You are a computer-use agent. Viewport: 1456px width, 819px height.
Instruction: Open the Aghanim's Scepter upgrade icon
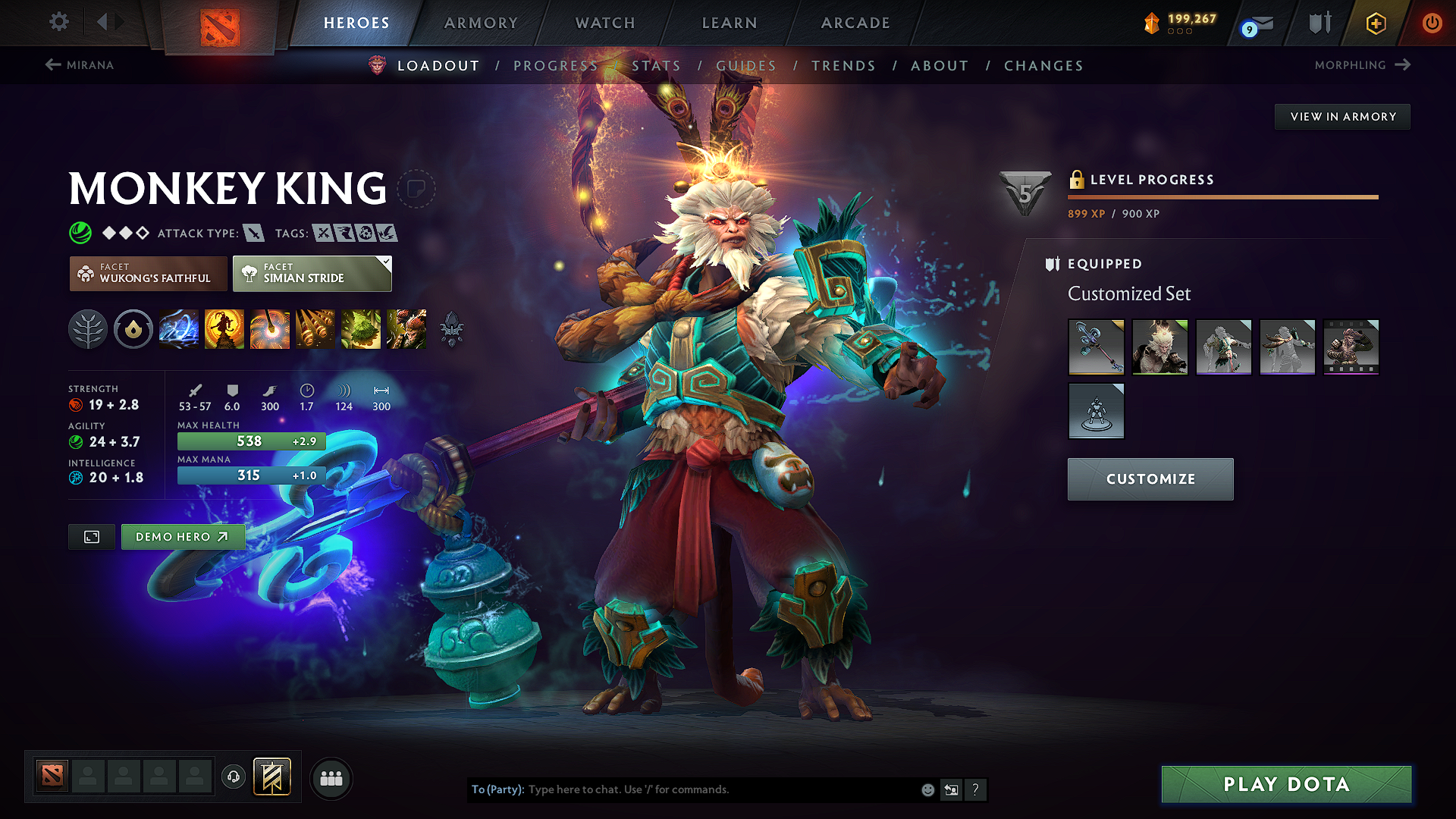452,329
